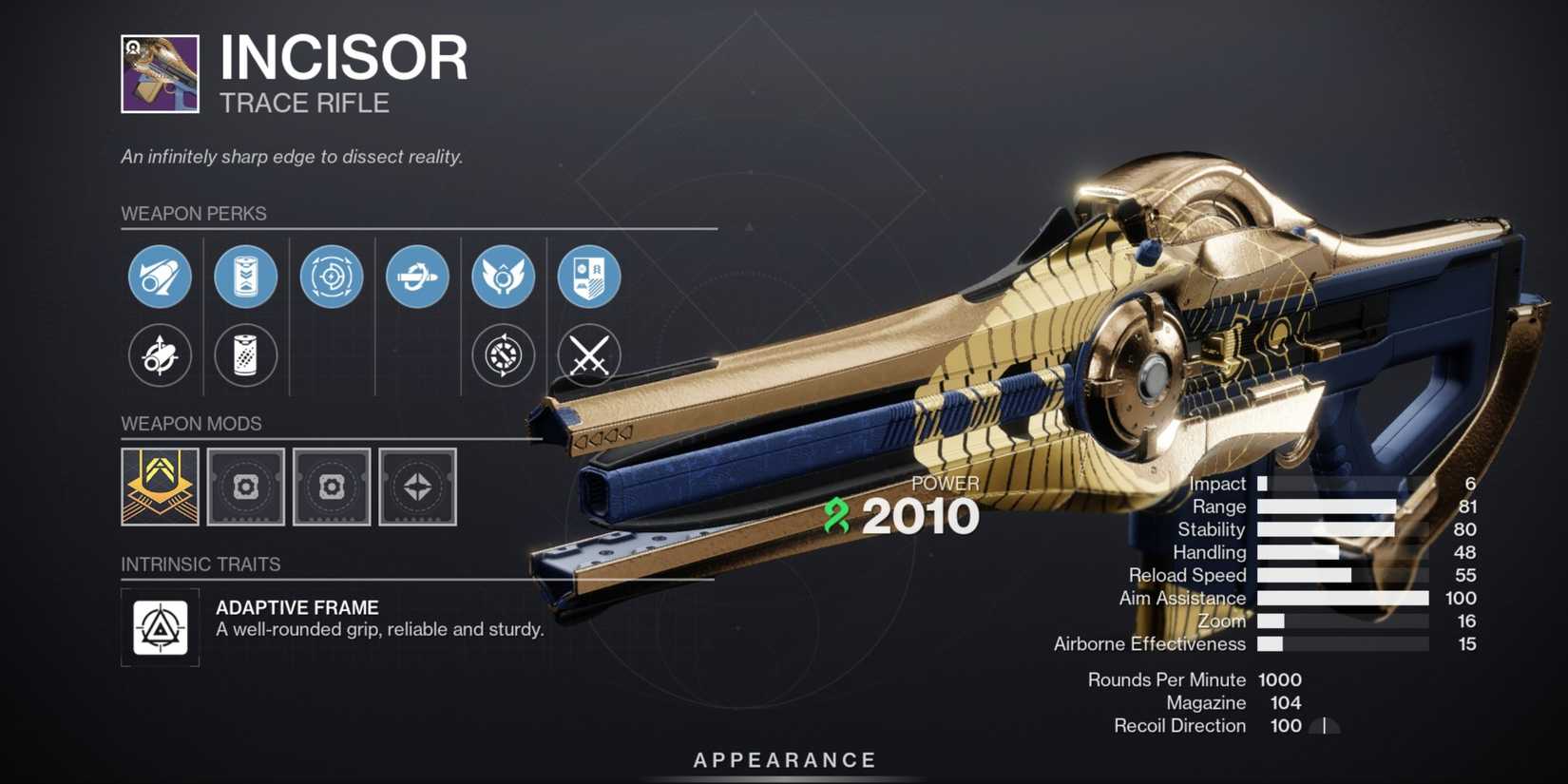Screen dimensions: 1568x784
Task: Switch to the alternate barrel perk below
Action: (x=160, y=355)
